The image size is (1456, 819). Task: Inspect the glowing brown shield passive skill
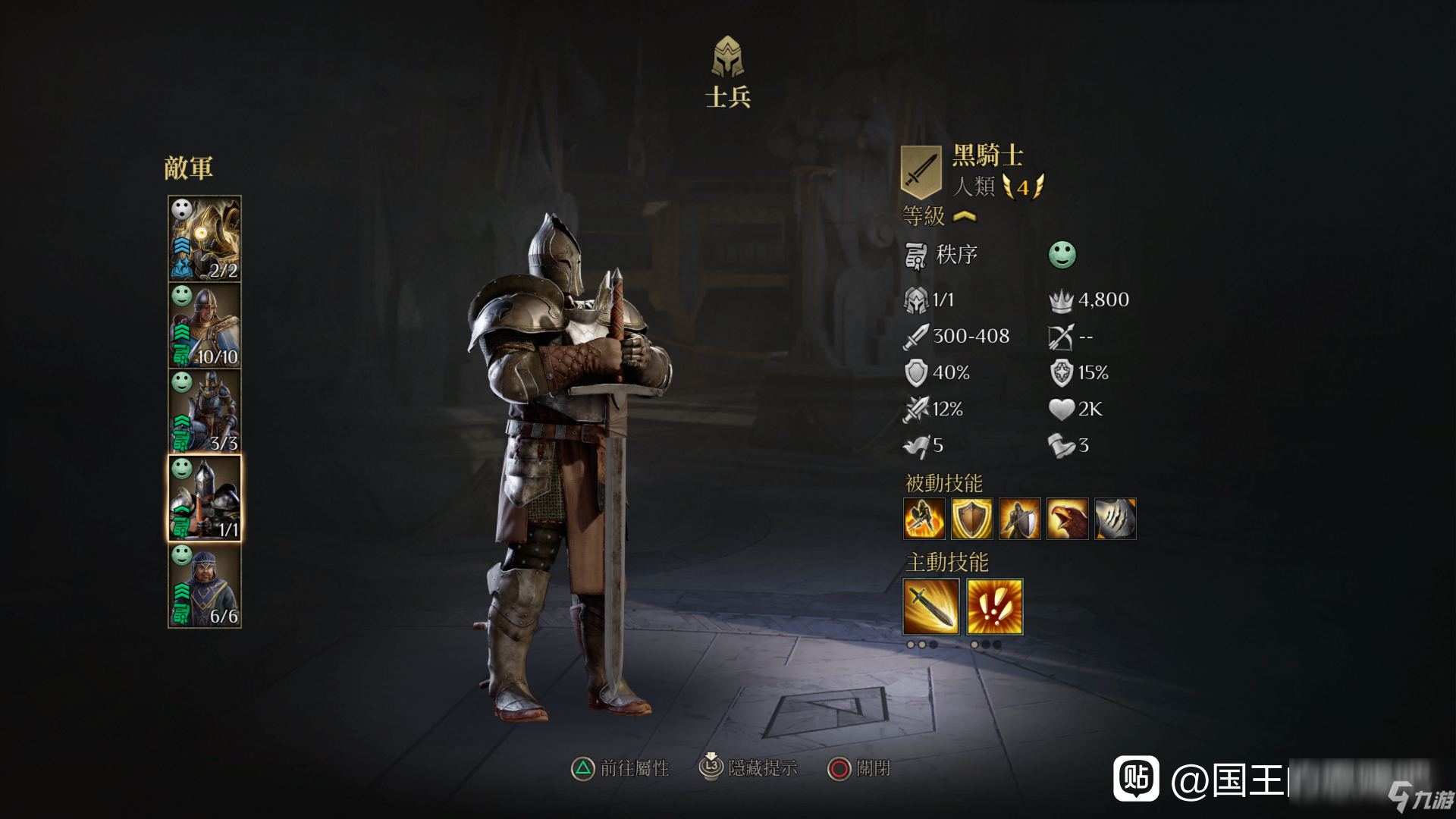coord(971,519)
